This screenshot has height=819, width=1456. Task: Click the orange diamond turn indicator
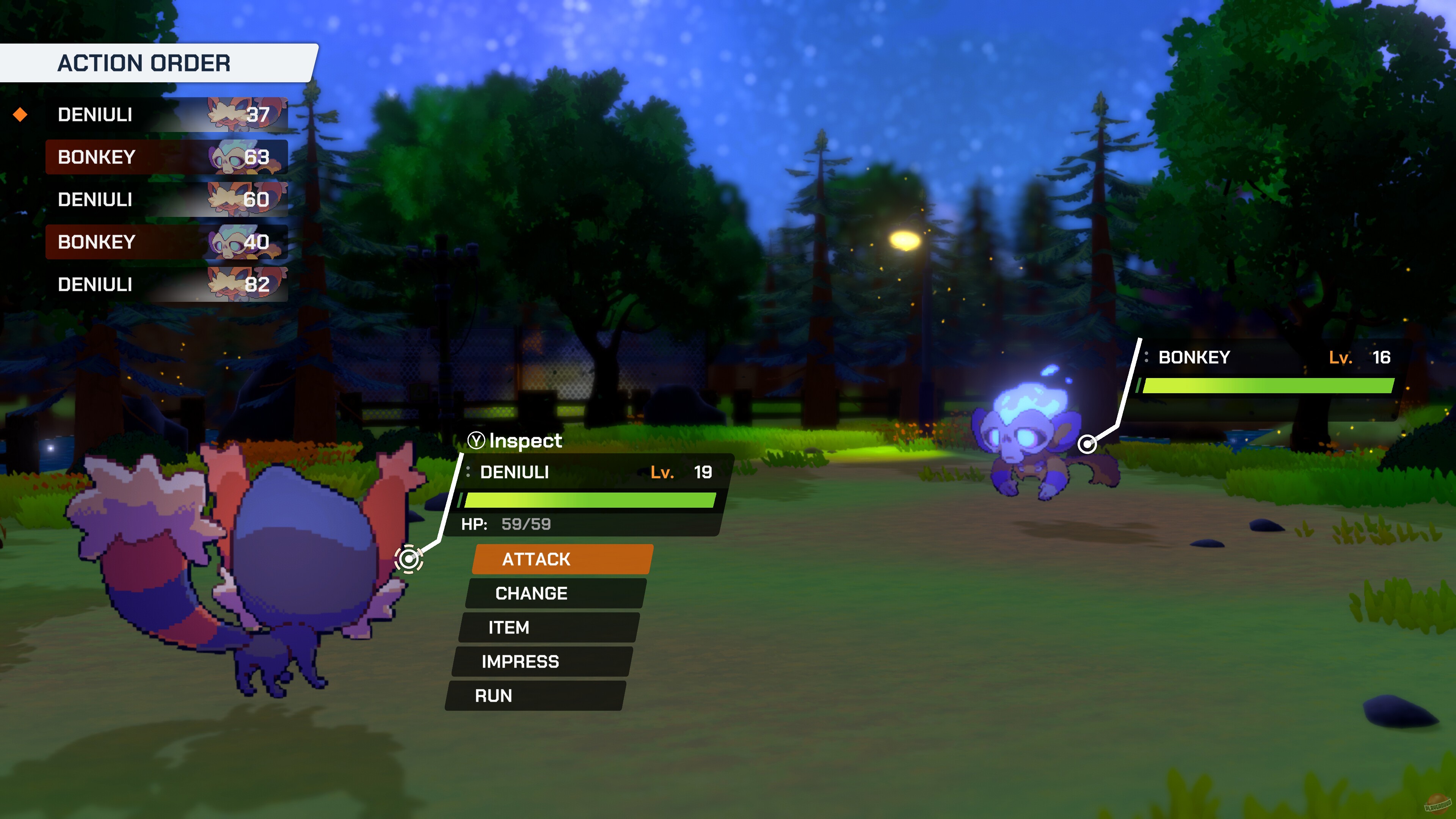click(x=20, y=115)
